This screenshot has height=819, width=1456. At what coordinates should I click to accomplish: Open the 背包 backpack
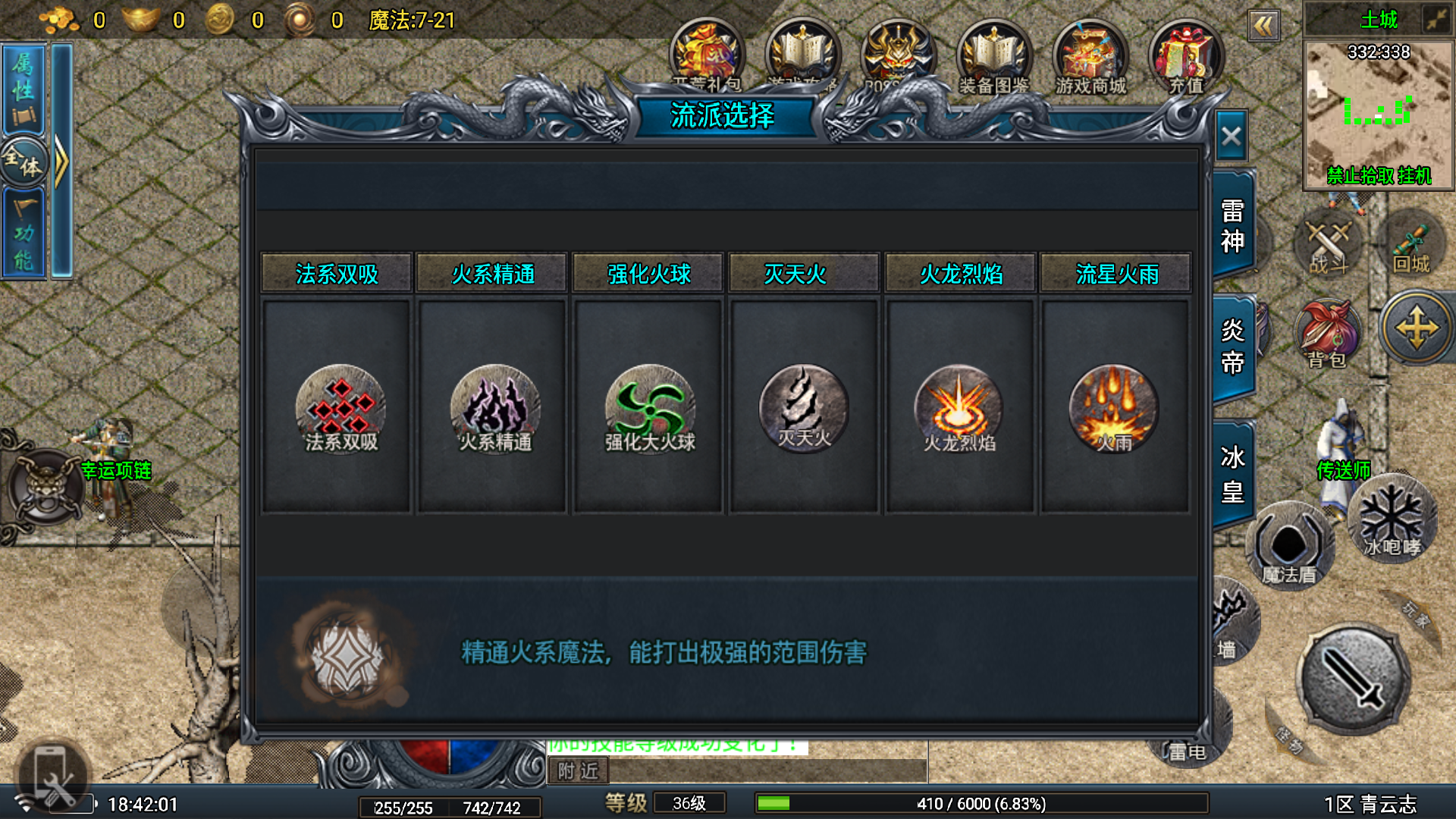point(1327,334)
